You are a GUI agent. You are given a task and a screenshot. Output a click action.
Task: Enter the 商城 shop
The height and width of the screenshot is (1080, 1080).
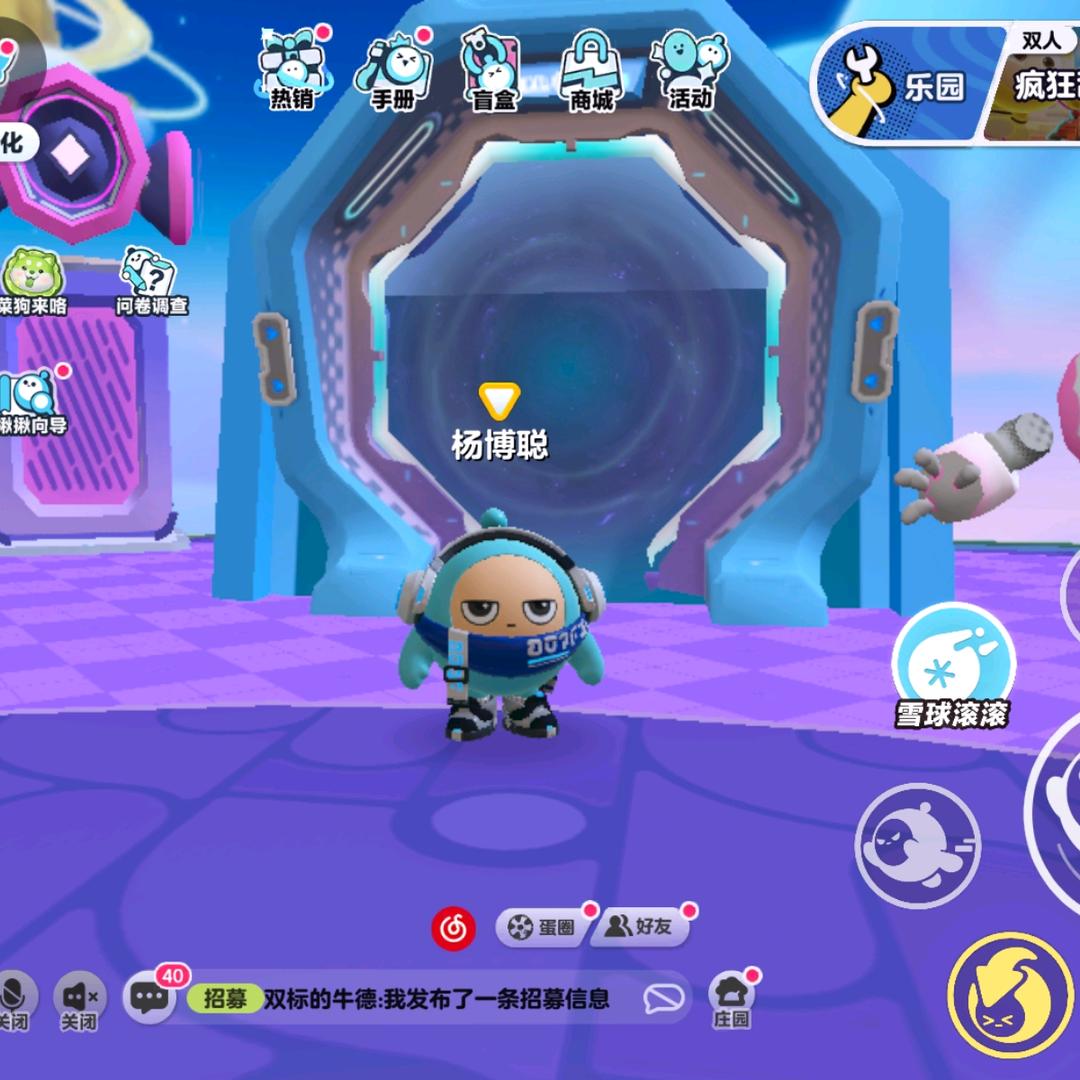(x=590, y=70)
